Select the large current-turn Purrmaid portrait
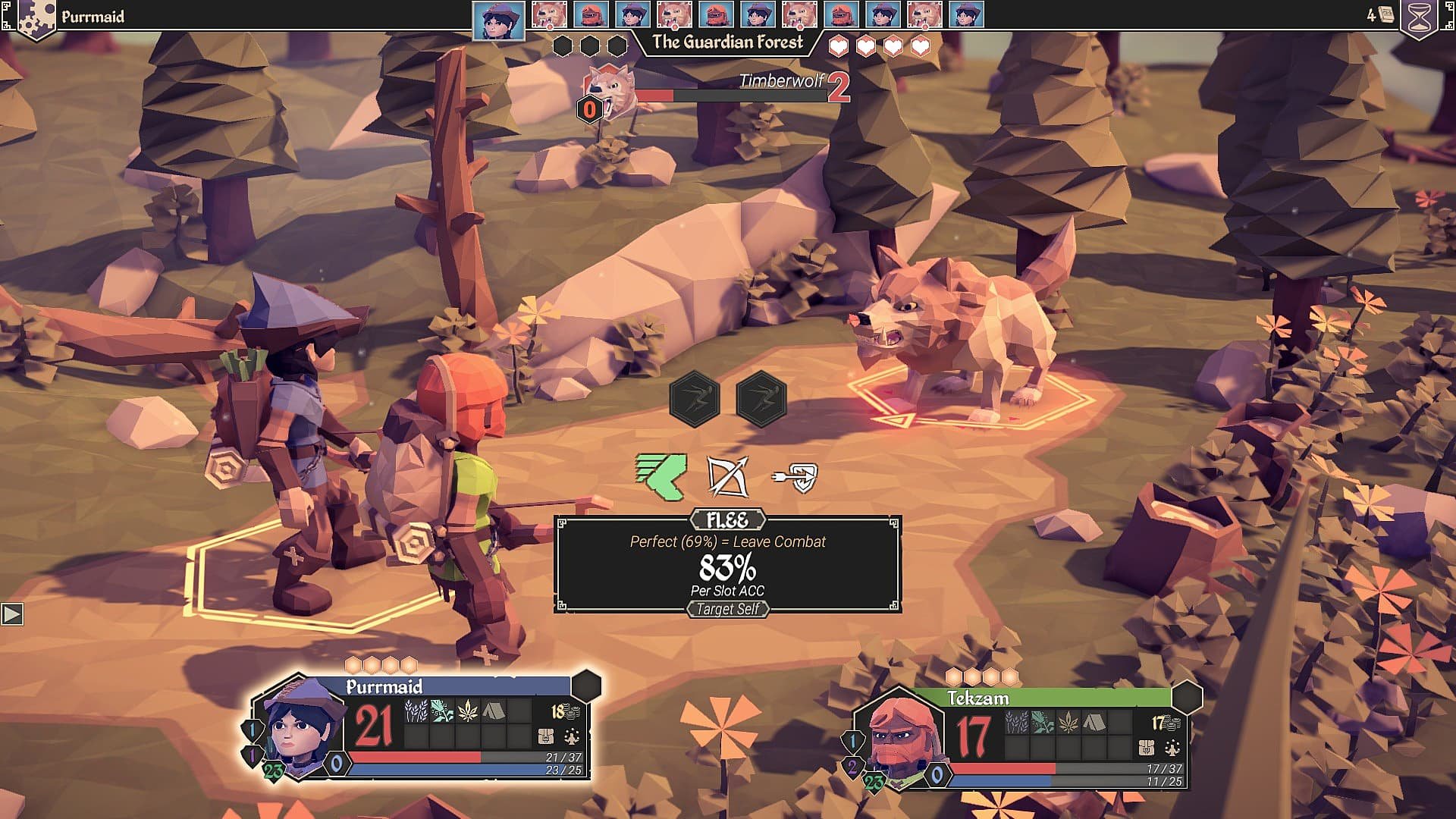The image size is (1456, 819). [x=498, y=20]
